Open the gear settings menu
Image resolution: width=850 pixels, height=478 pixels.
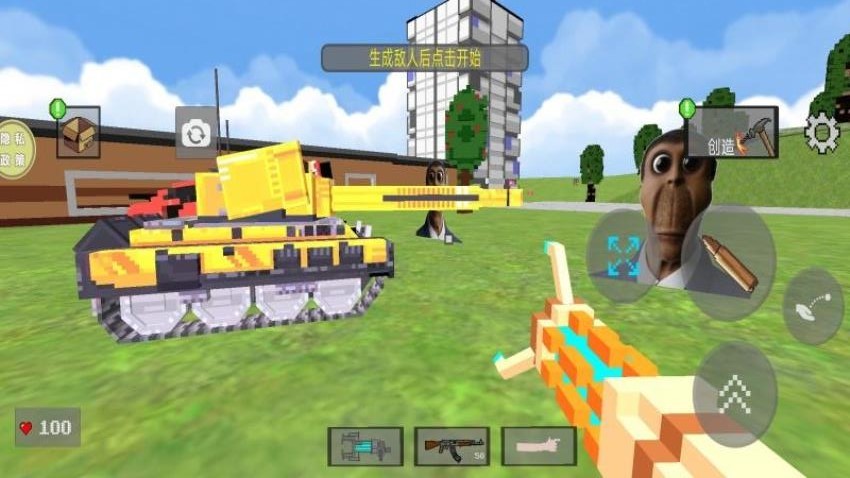[822, 132]
